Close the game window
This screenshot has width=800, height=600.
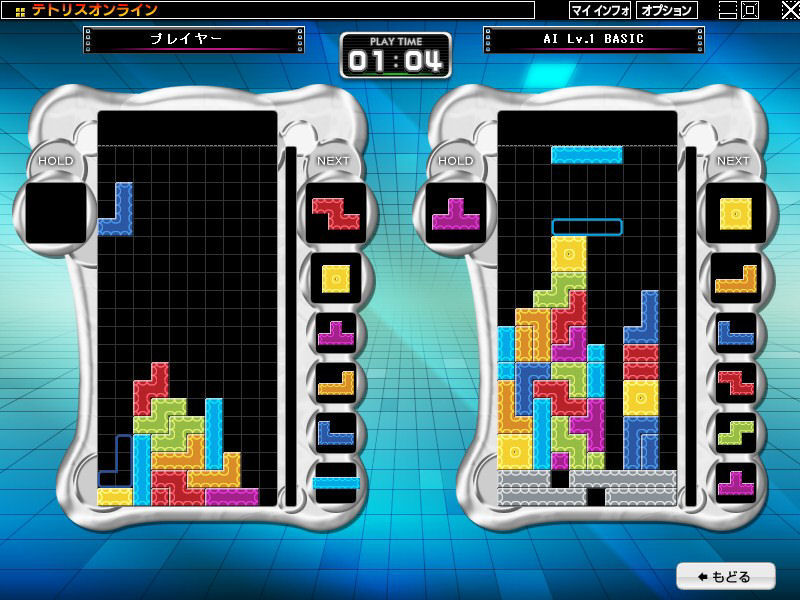[789, 10]
